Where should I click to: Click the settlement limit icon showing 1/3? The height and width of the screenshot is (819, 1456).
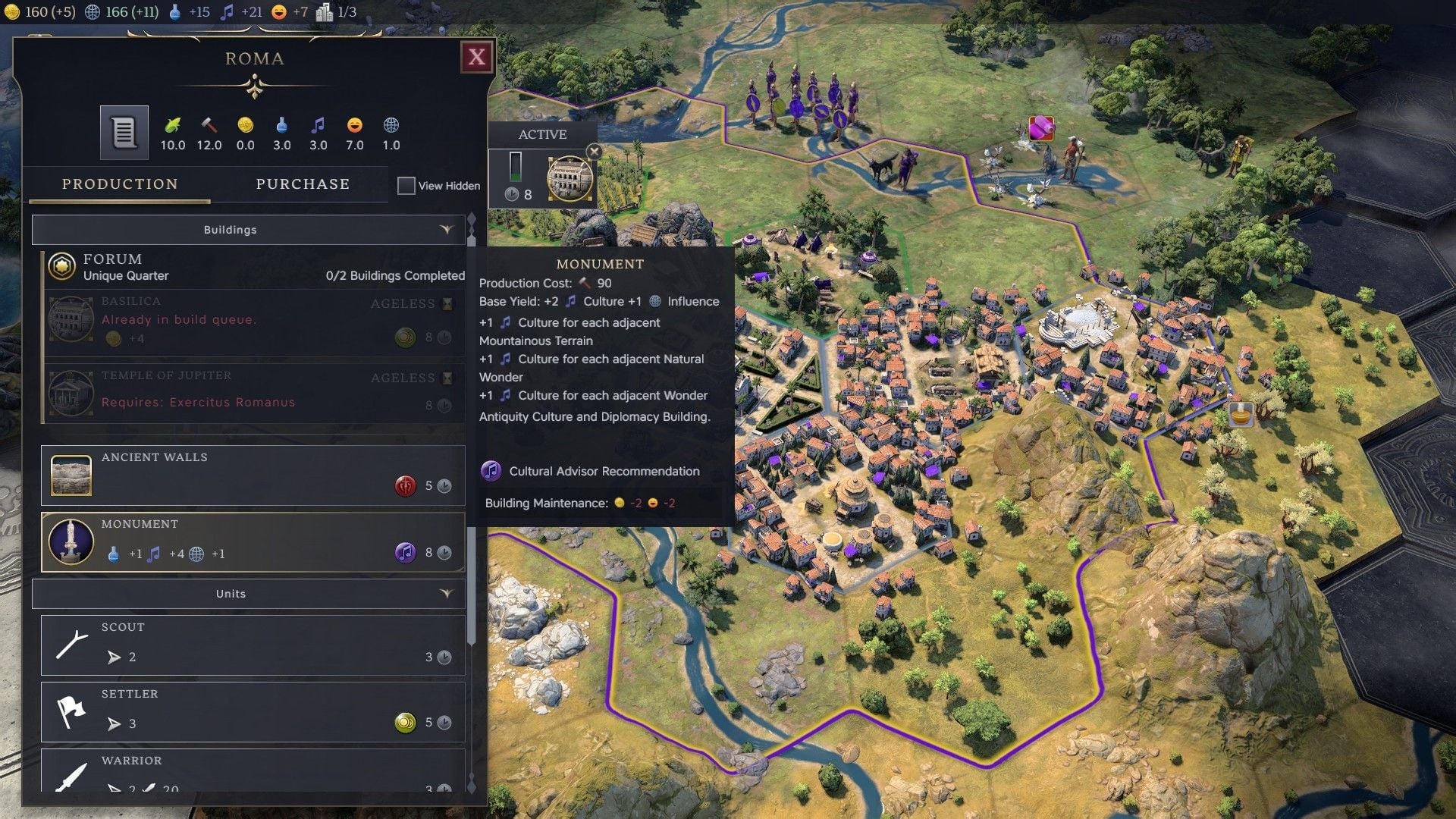(x=325, y=12)
